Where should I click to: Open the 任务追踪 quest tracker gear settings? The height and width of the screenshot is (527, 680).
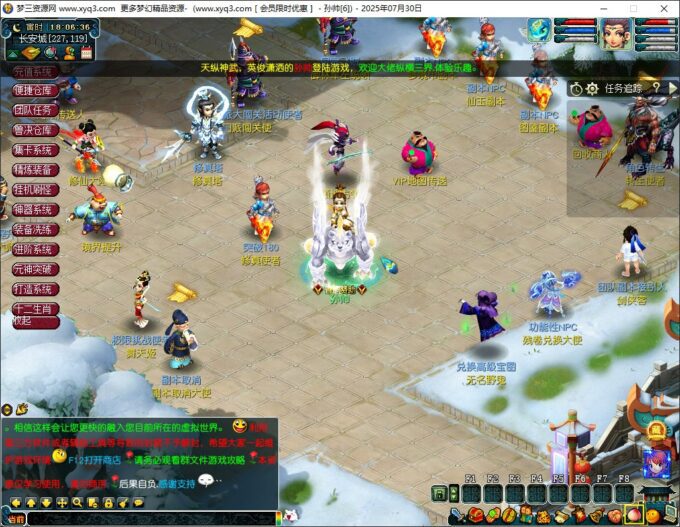[x=593, y=88]
